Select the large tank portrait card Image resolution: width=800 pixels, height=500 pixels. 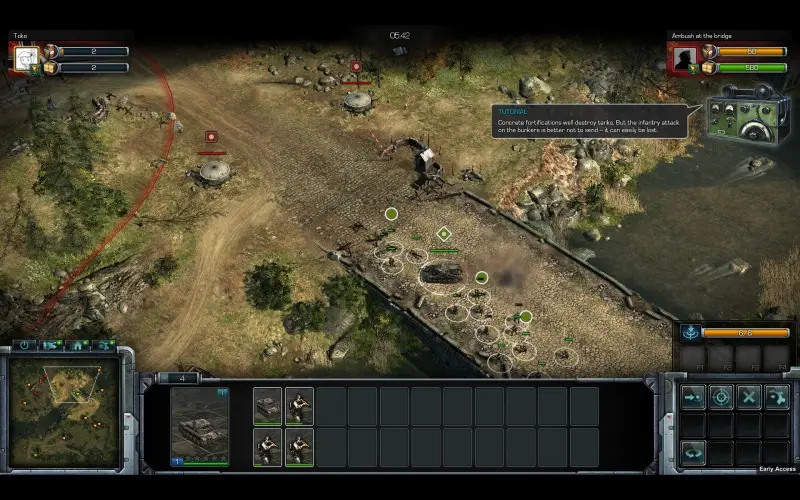(x=200, y=426)
